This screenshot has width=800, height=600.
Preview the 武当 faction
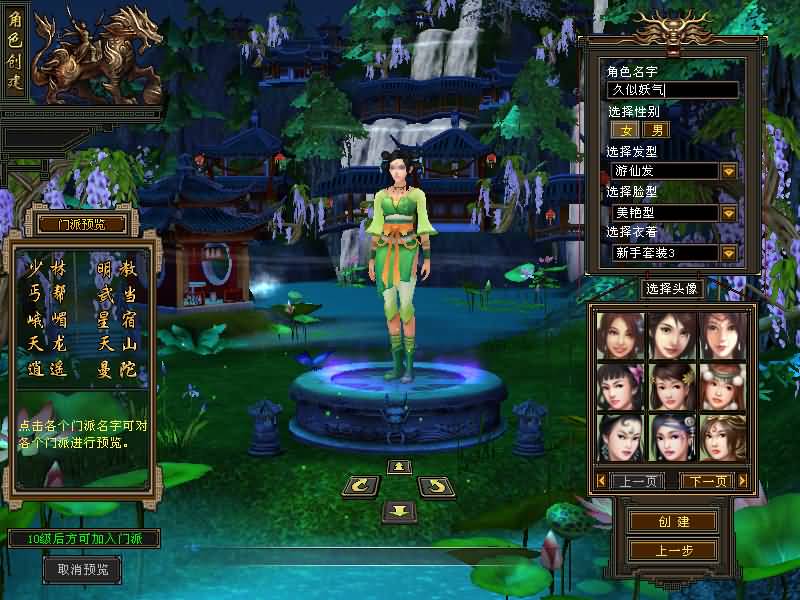[118, 295]
